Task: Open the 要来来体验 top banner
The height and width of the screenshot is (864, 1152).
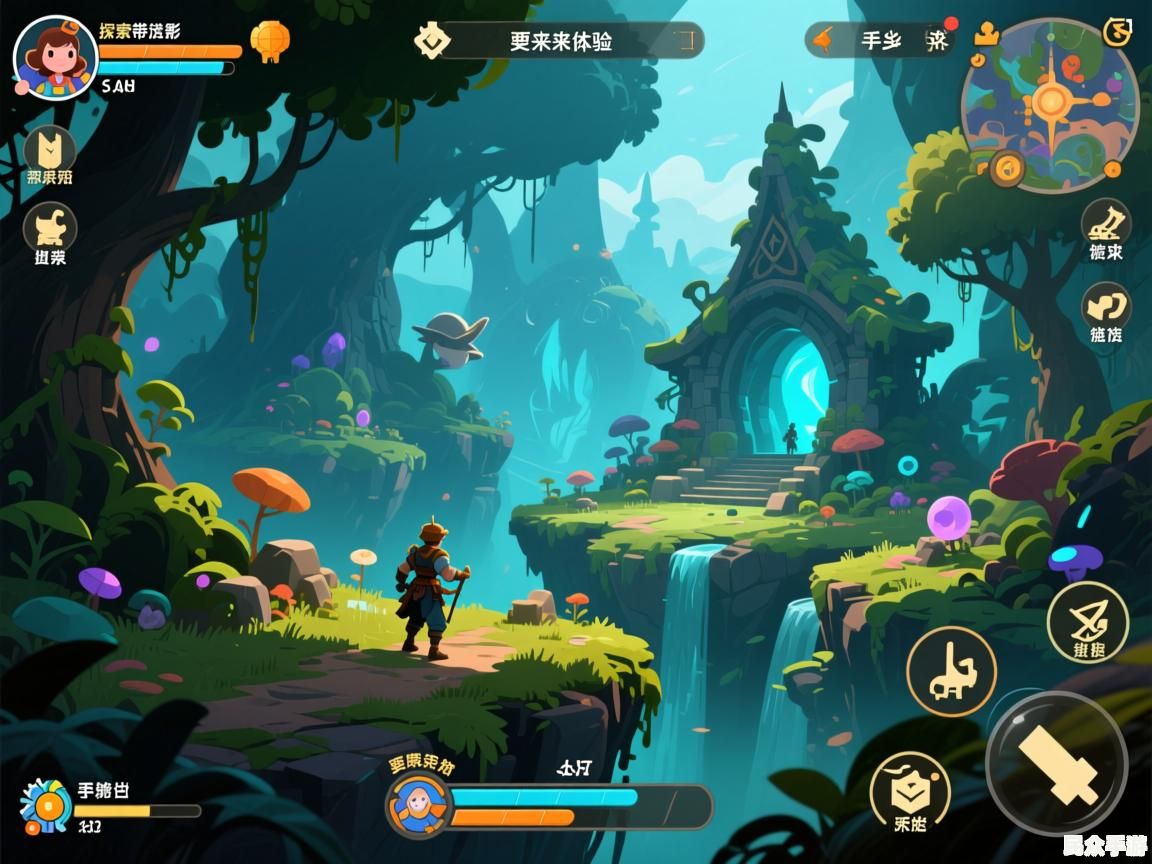Action: 560,41
